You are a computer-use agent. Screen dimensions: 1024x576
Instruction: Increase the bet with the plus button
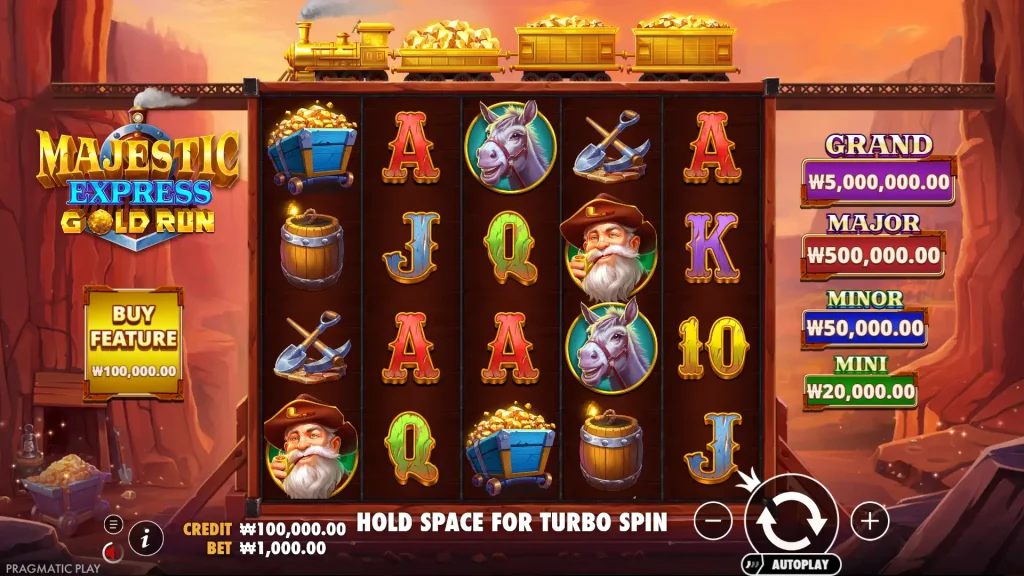point(870,521)
